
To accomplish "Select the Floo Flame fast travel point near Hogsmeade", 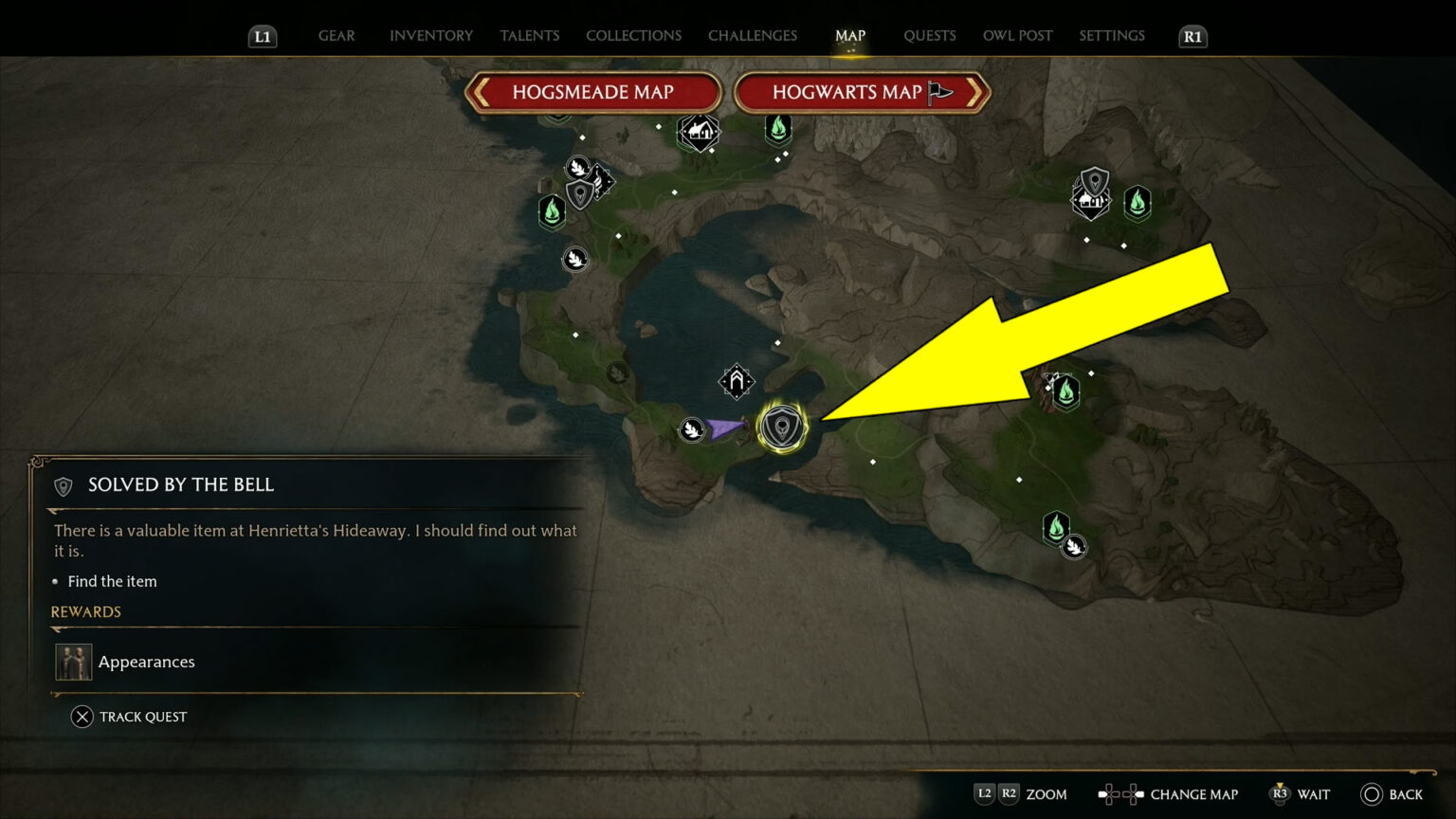I will tap(553, 211).
